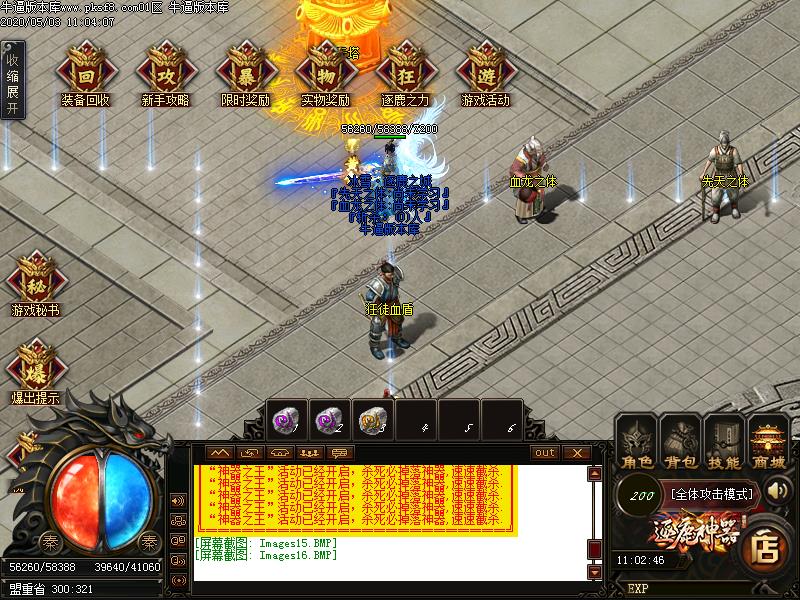Open the 逐鹿之力 power menu icon

405,68
